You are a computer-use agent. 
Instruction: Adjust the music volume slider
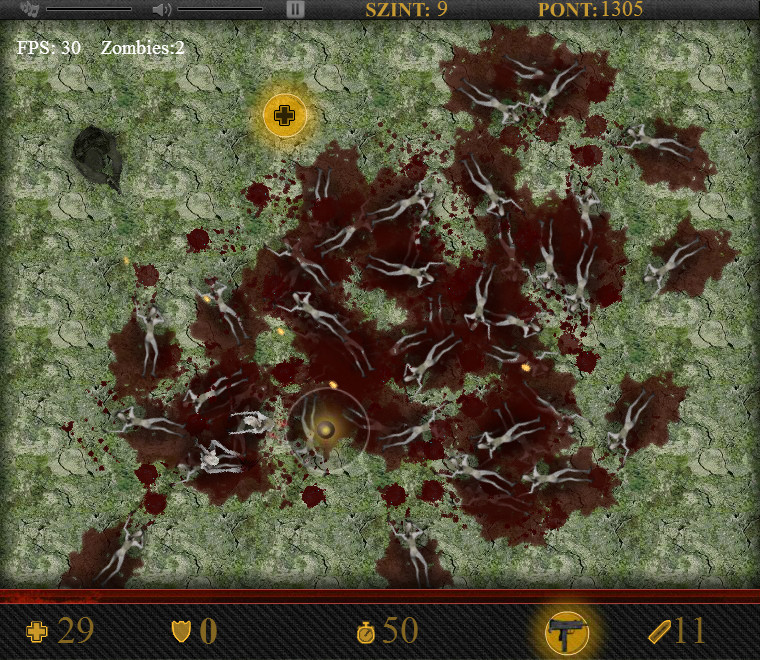click(89, 9)
